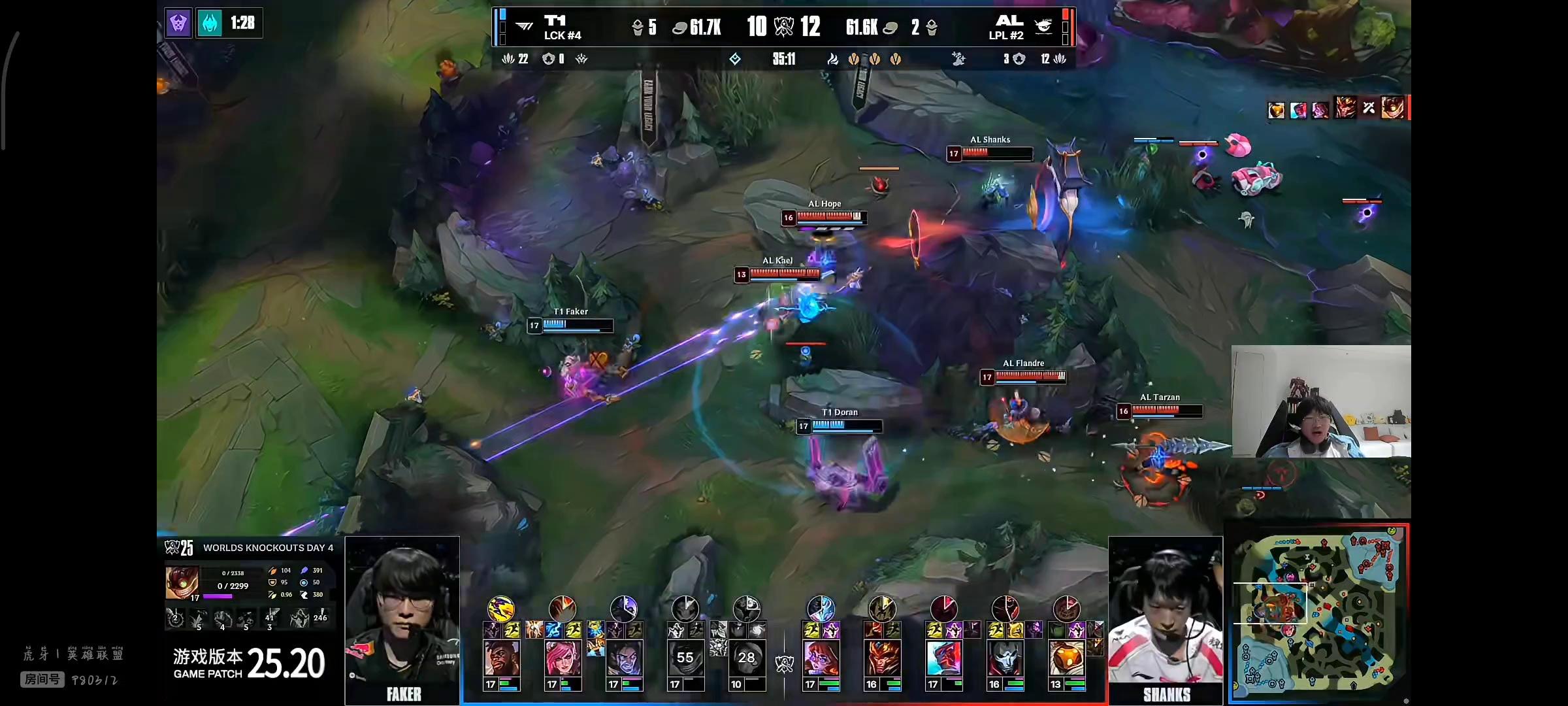Open the streamer webcam overlay
This screenshot has height=706, width=1568.
[x=1321, y=401]
